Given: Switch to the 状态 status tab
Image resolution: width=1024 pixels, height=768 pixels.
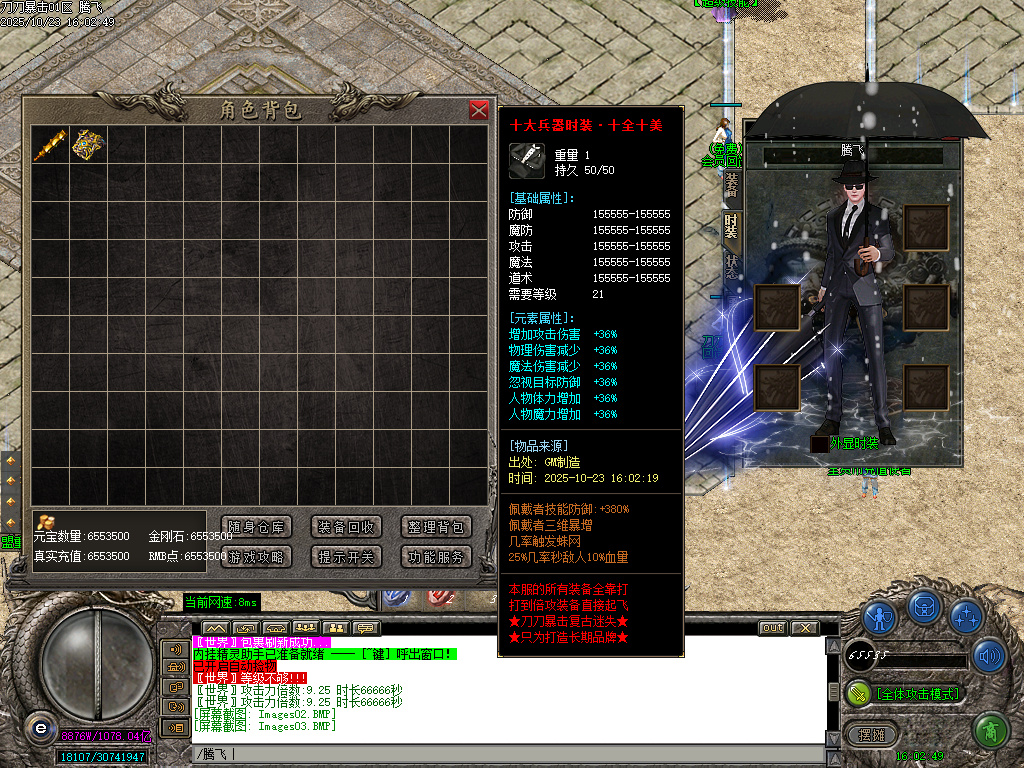Looking at the screenshot, I should [732, 267].
